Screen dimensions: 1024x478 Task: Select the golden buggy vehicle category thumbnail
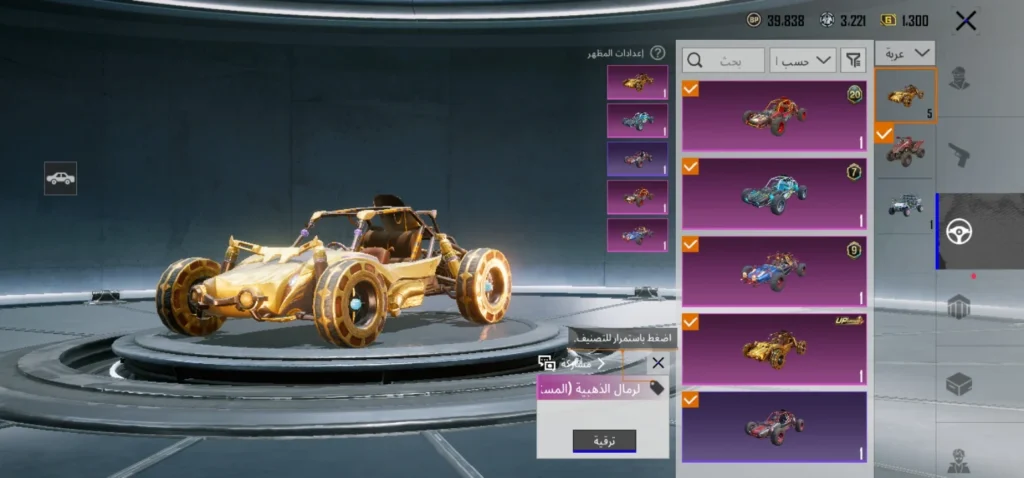[905, 96]
